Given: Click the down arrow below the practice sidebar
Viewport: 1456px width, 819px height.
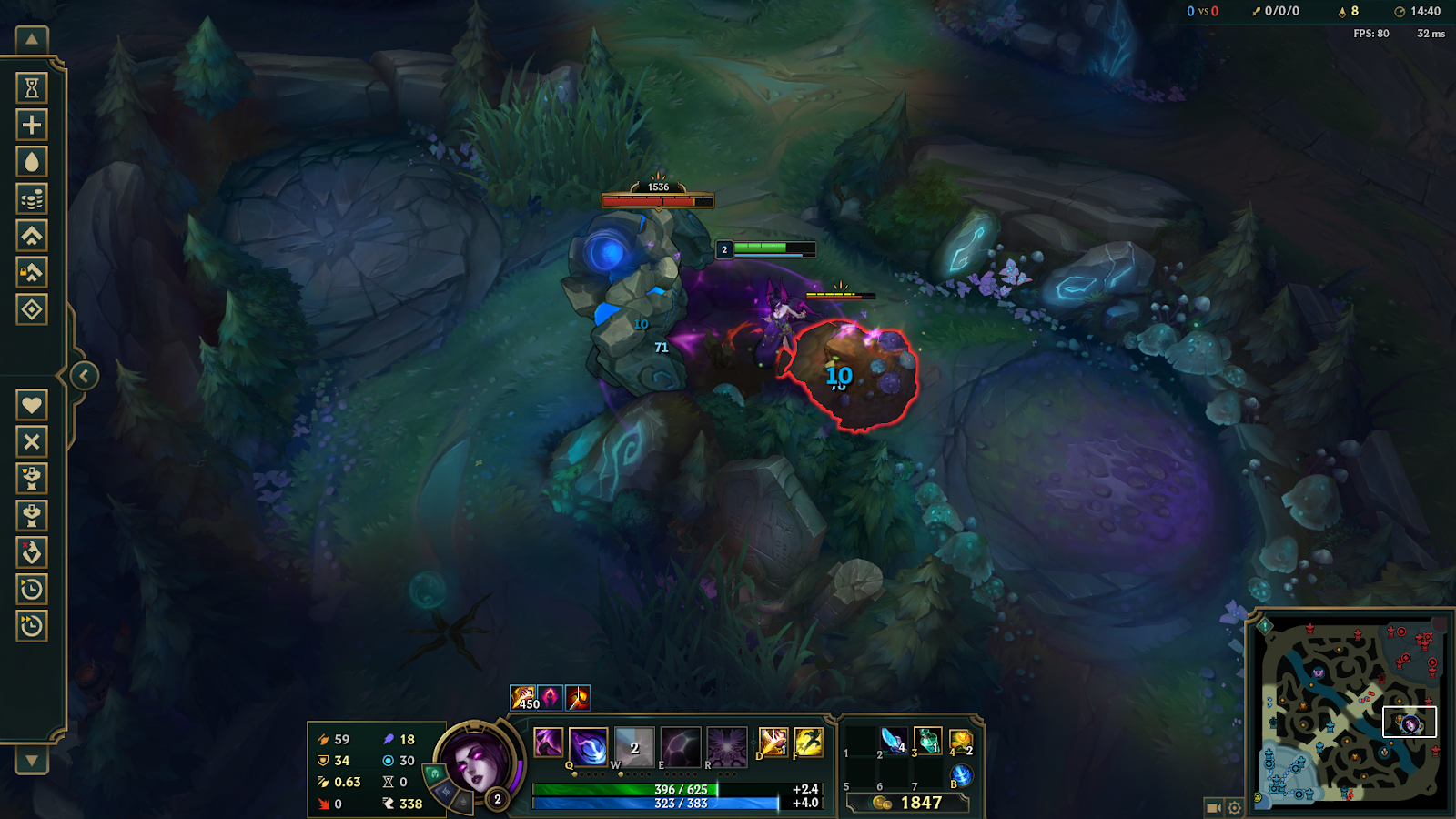Looking at the screenshot, I should click(x=31, y=761).
